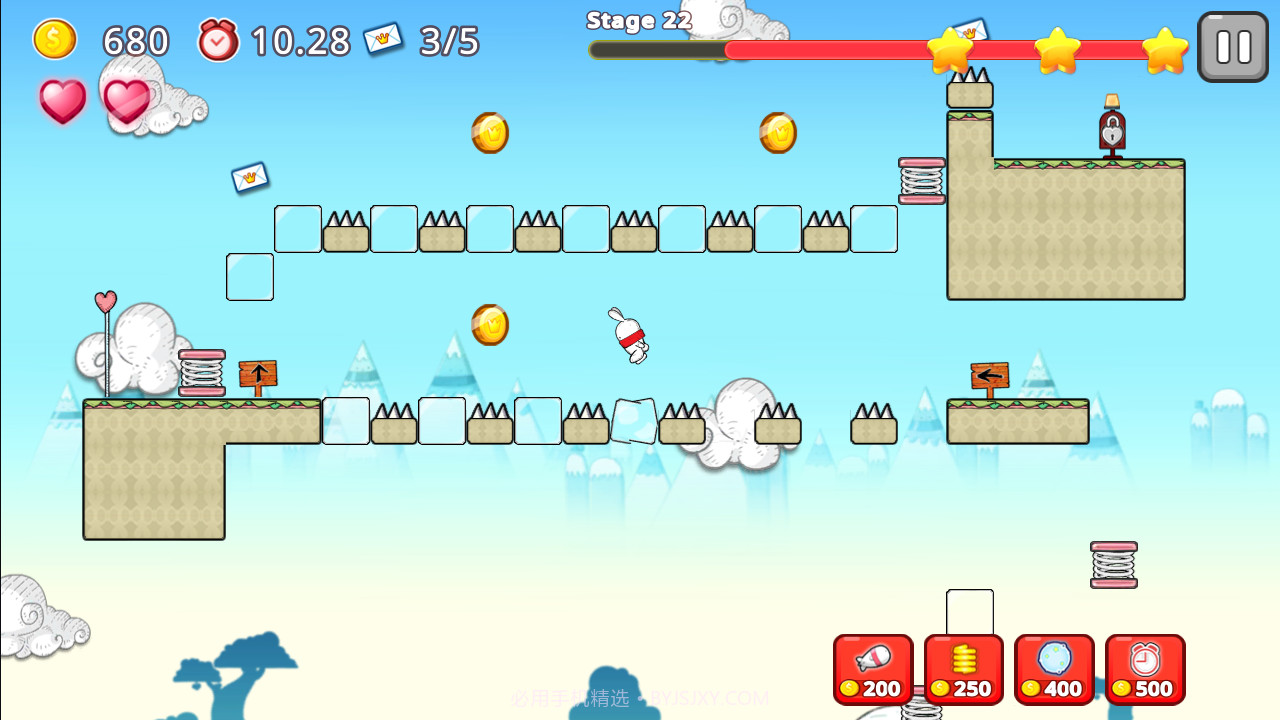Select the jumping bunny character
Viewport: 1280px width, 720px height.
pyautogui.click(x=630, y=335)
